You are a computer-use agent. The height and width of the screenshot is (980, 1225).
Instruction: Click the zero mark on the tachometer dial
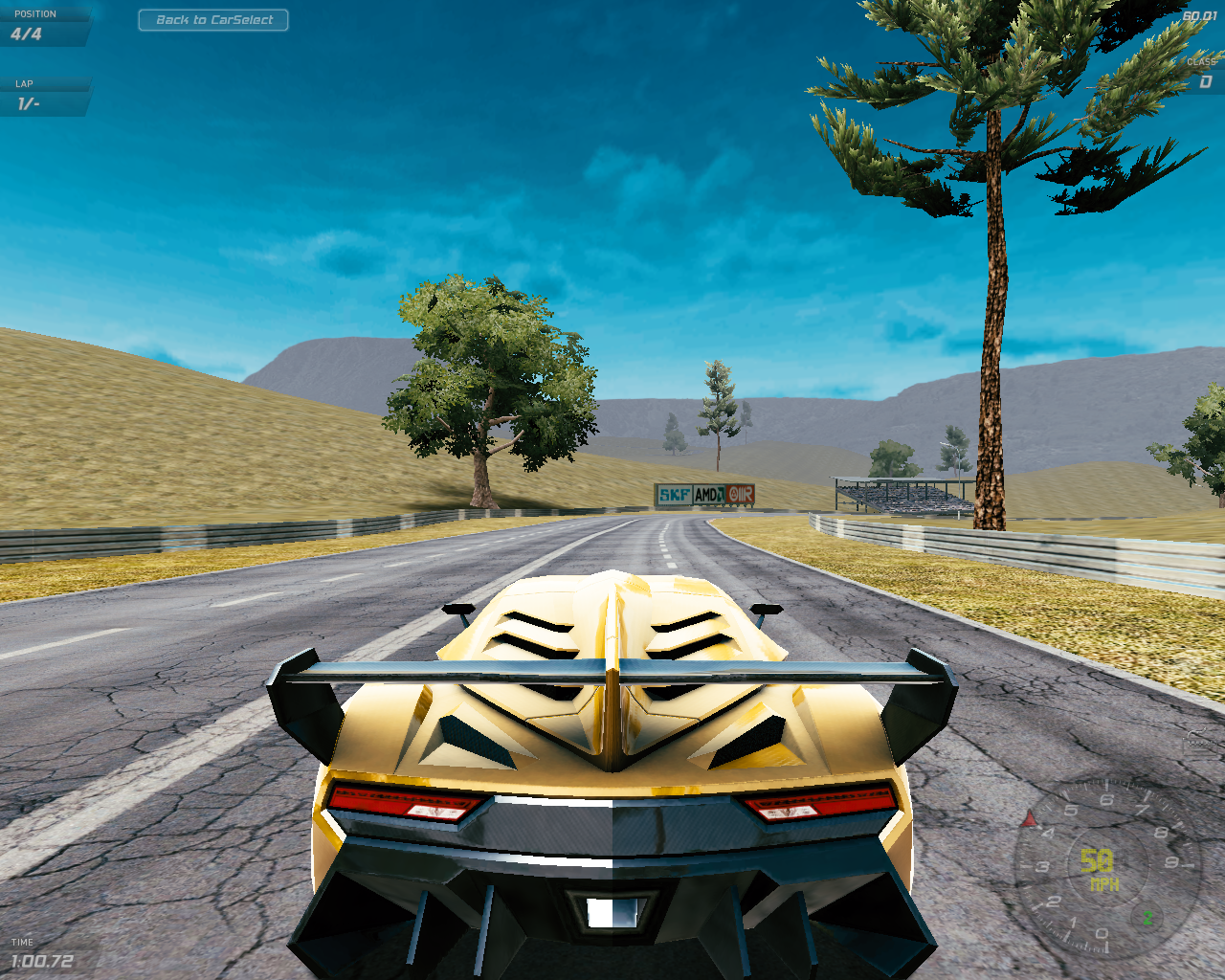[x=1103, y=933]
